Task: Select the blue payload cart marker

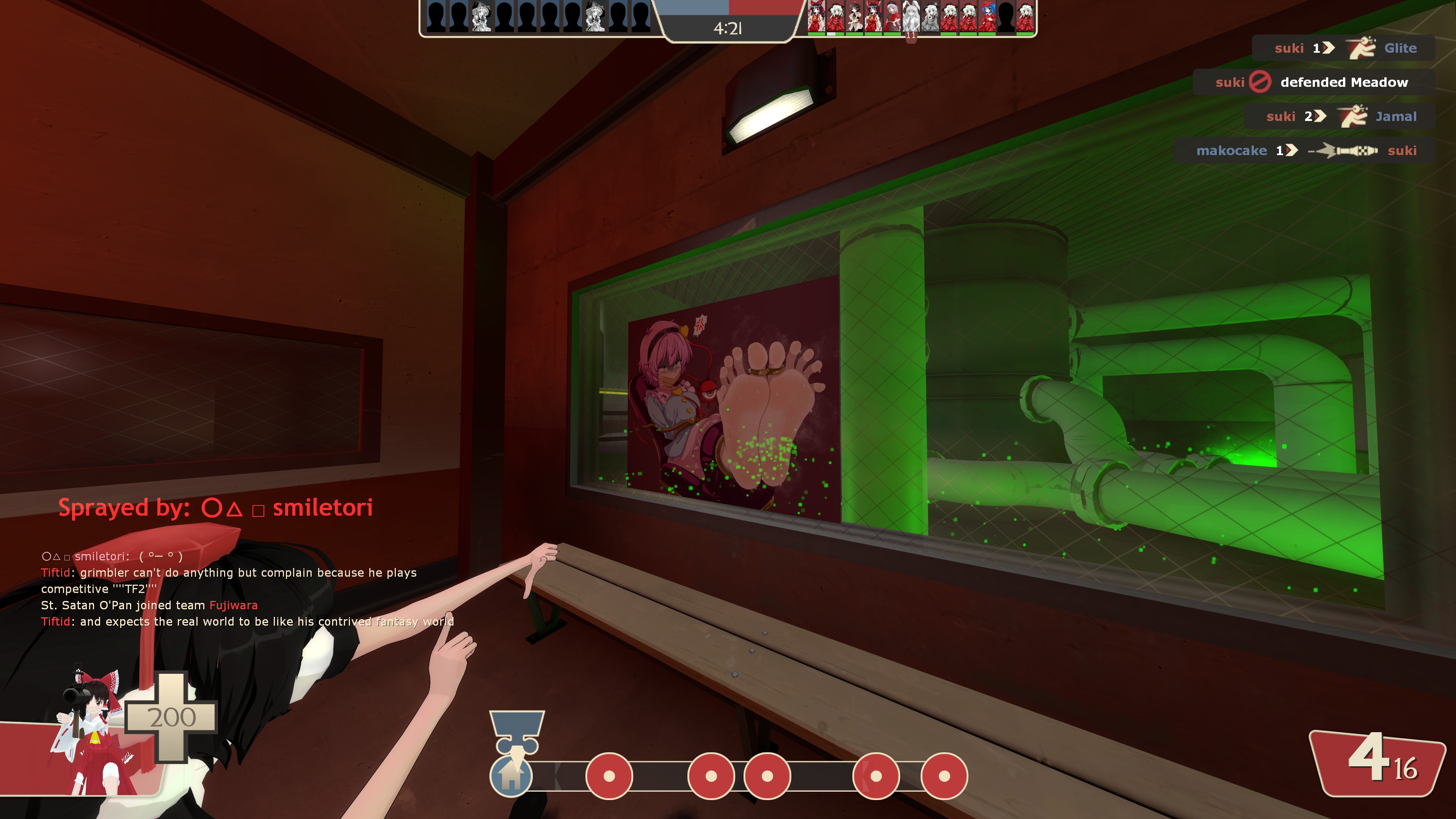Action: [x=516, y=732]
